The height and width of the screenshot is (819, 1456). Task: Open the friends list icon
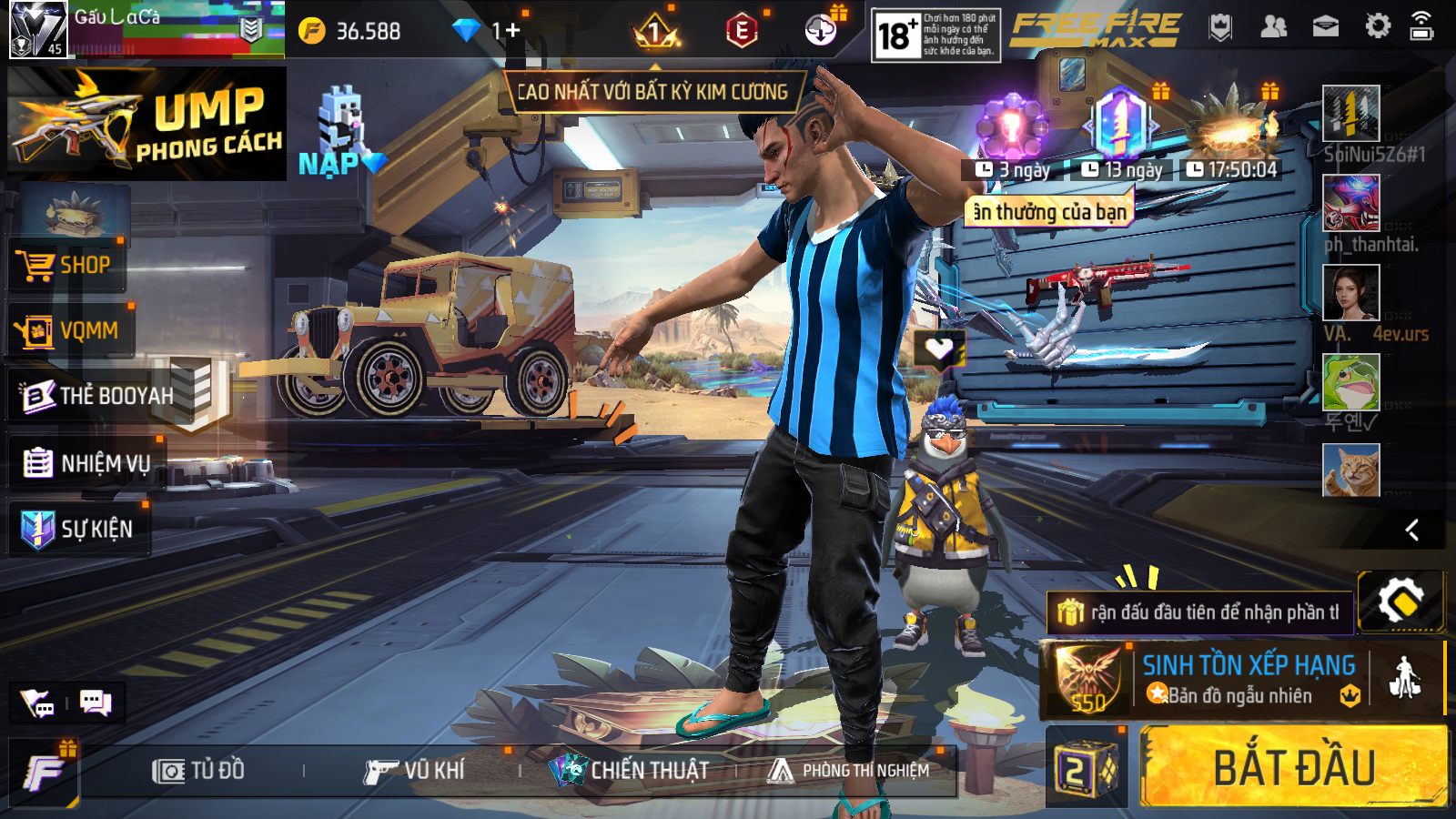[1273, 27]
